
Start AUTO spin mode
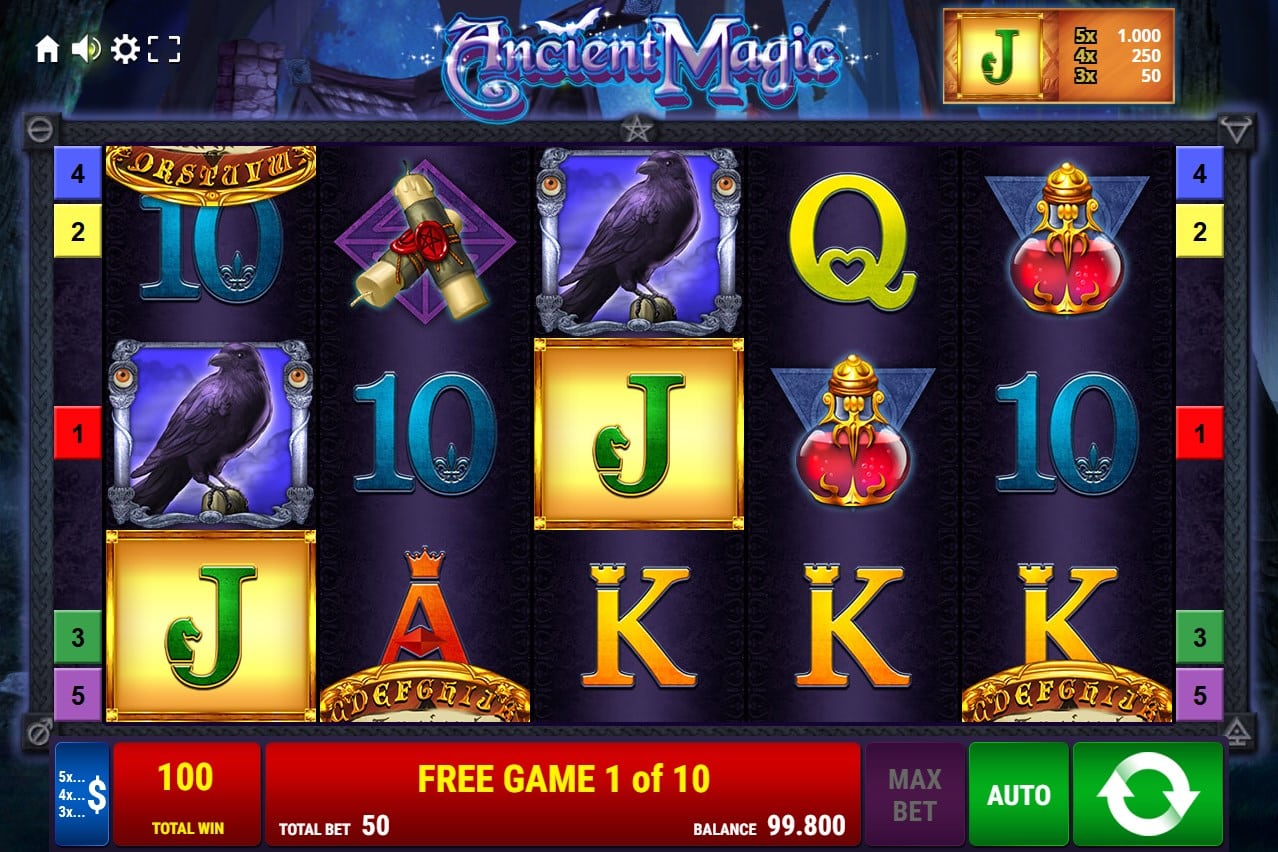tap(1018, 794)
